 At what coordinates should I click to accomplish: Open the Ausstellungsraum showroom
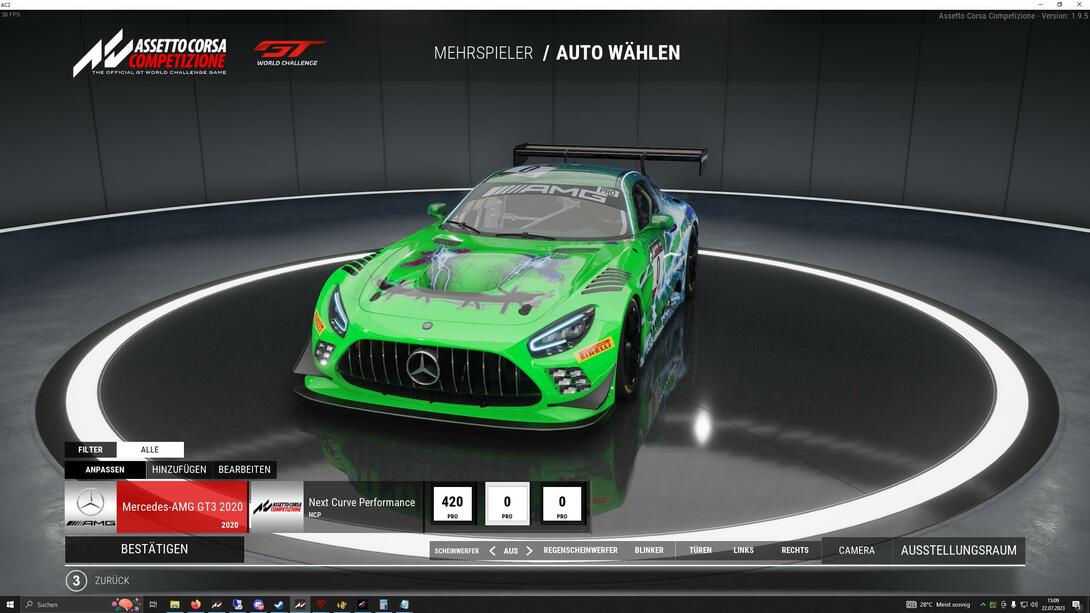point(958,550)
